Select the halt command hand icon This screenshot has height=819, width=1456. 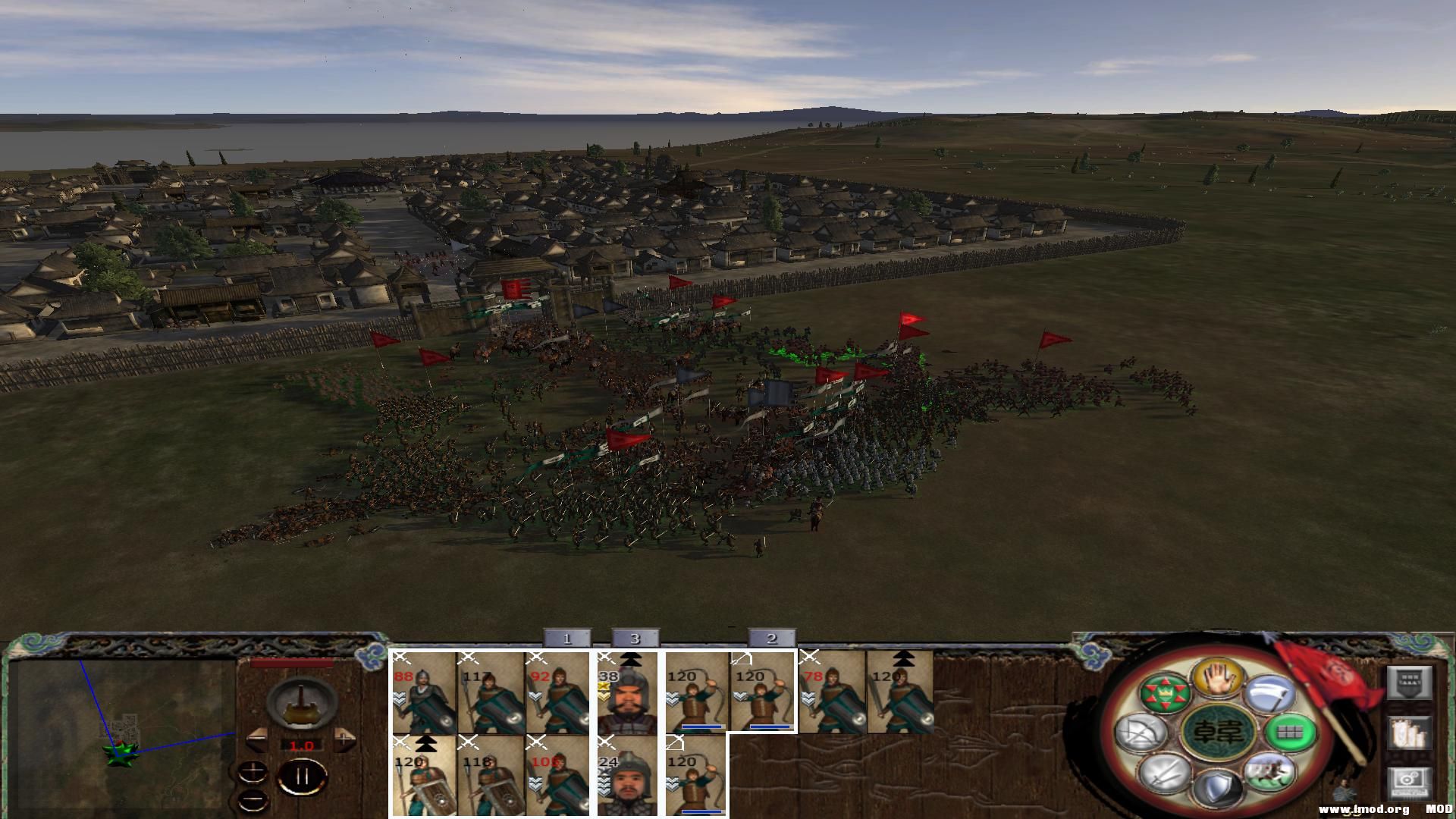[1220, 678]
